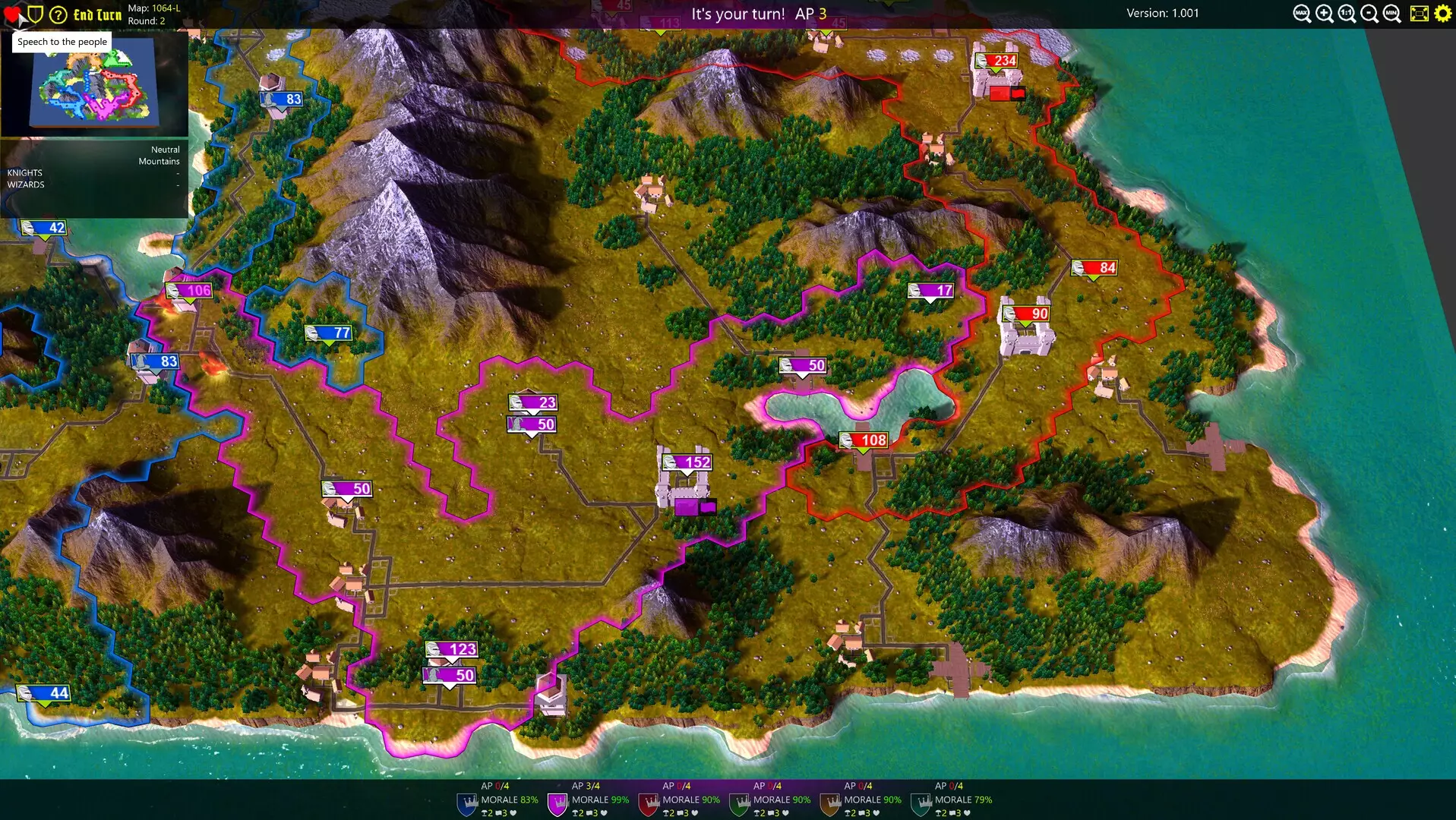Image resolution: width=1456 pixels, height=820 pixels.
Task: Select the red player shield
Action: point(649,803)
